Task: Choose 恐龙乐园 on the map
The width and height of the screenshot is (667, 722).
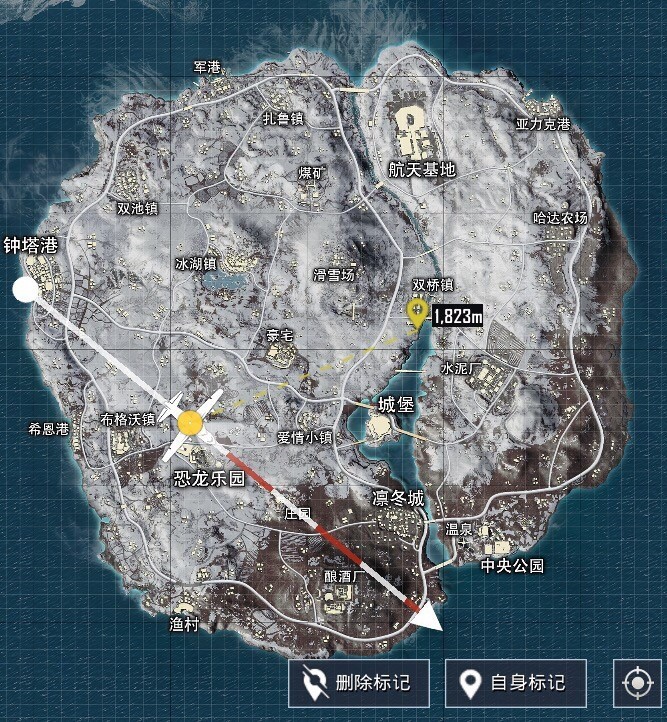Action: click(209, 479)
